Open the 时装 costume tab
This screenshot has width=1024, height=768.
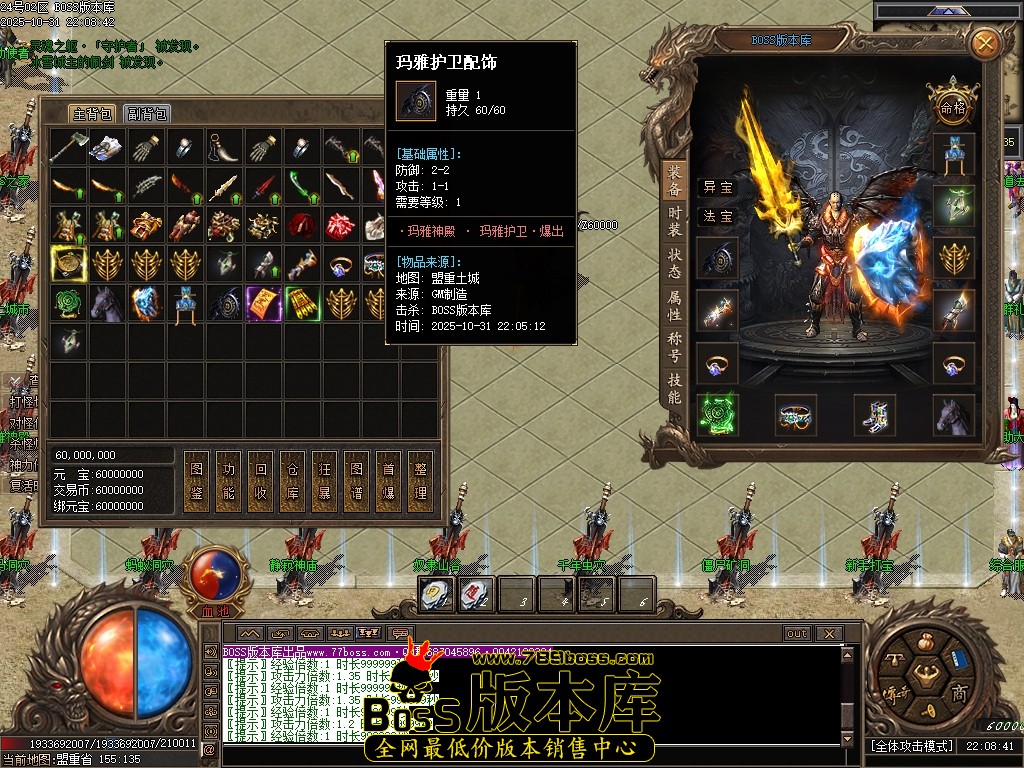click(675, 221)
